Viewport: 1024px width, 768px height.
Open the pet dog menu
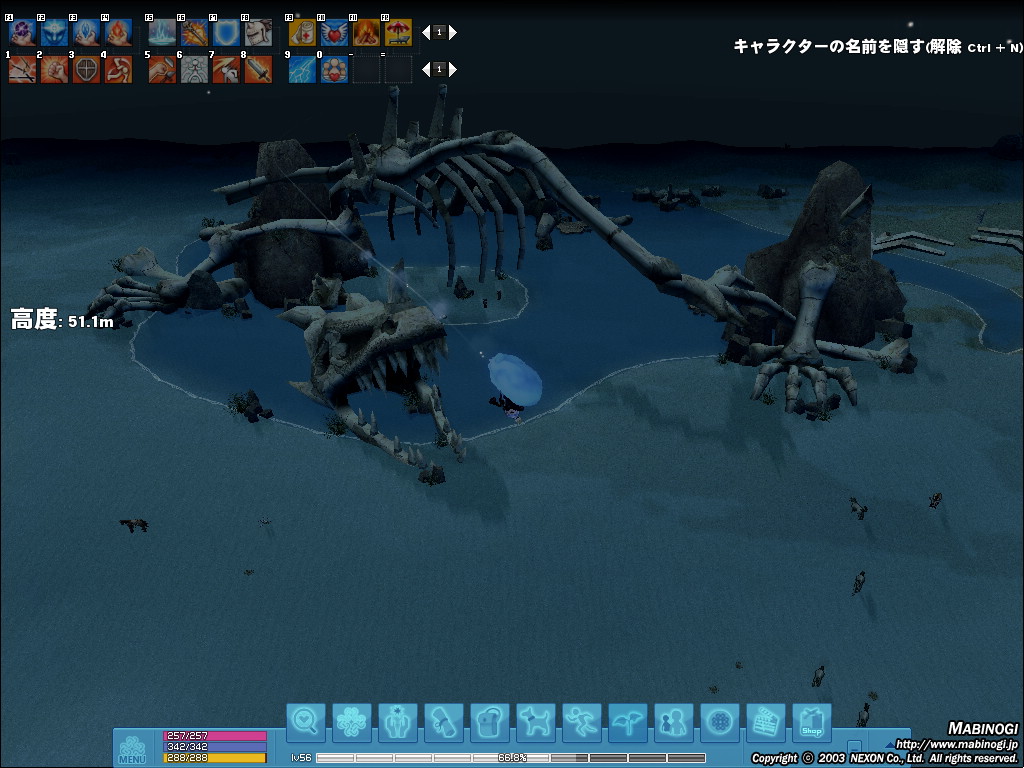coord(536,722)
